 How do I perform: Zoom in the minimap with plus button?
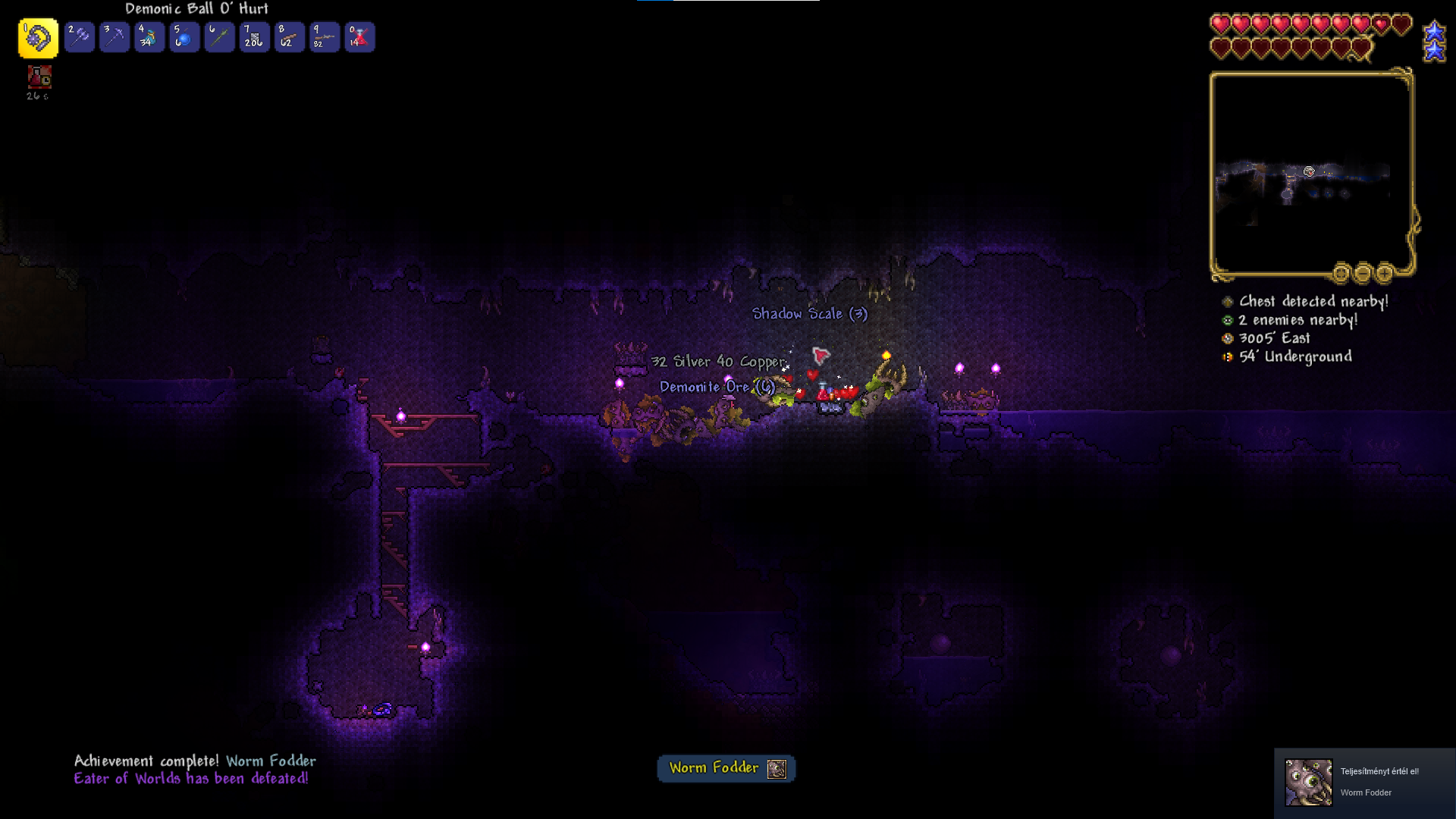1385,273
